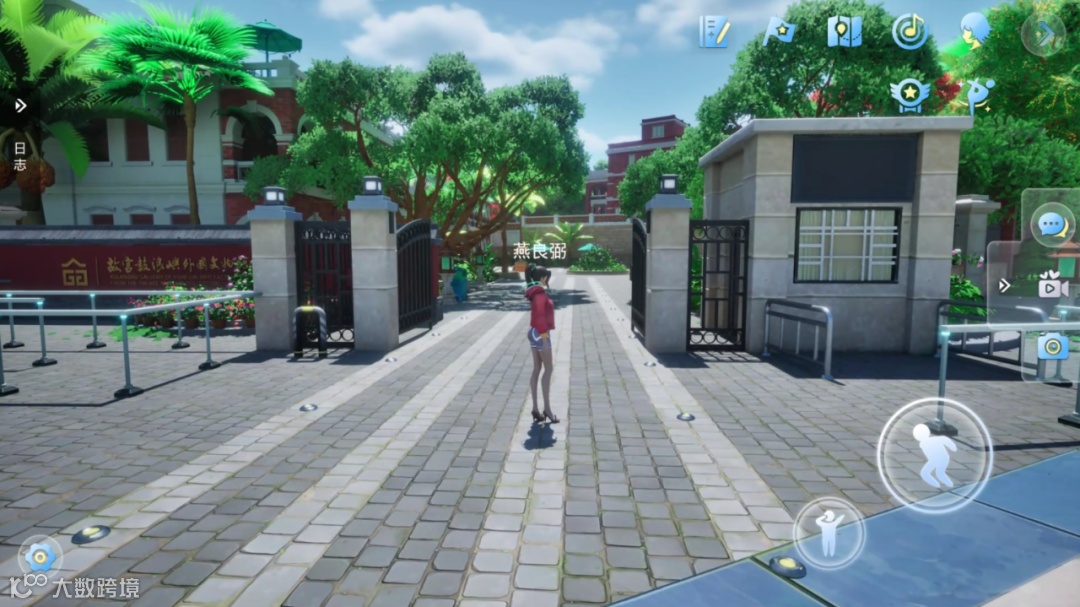Expand the camera side panel arrow
Screen dimensions: 1080x607
1005,286
